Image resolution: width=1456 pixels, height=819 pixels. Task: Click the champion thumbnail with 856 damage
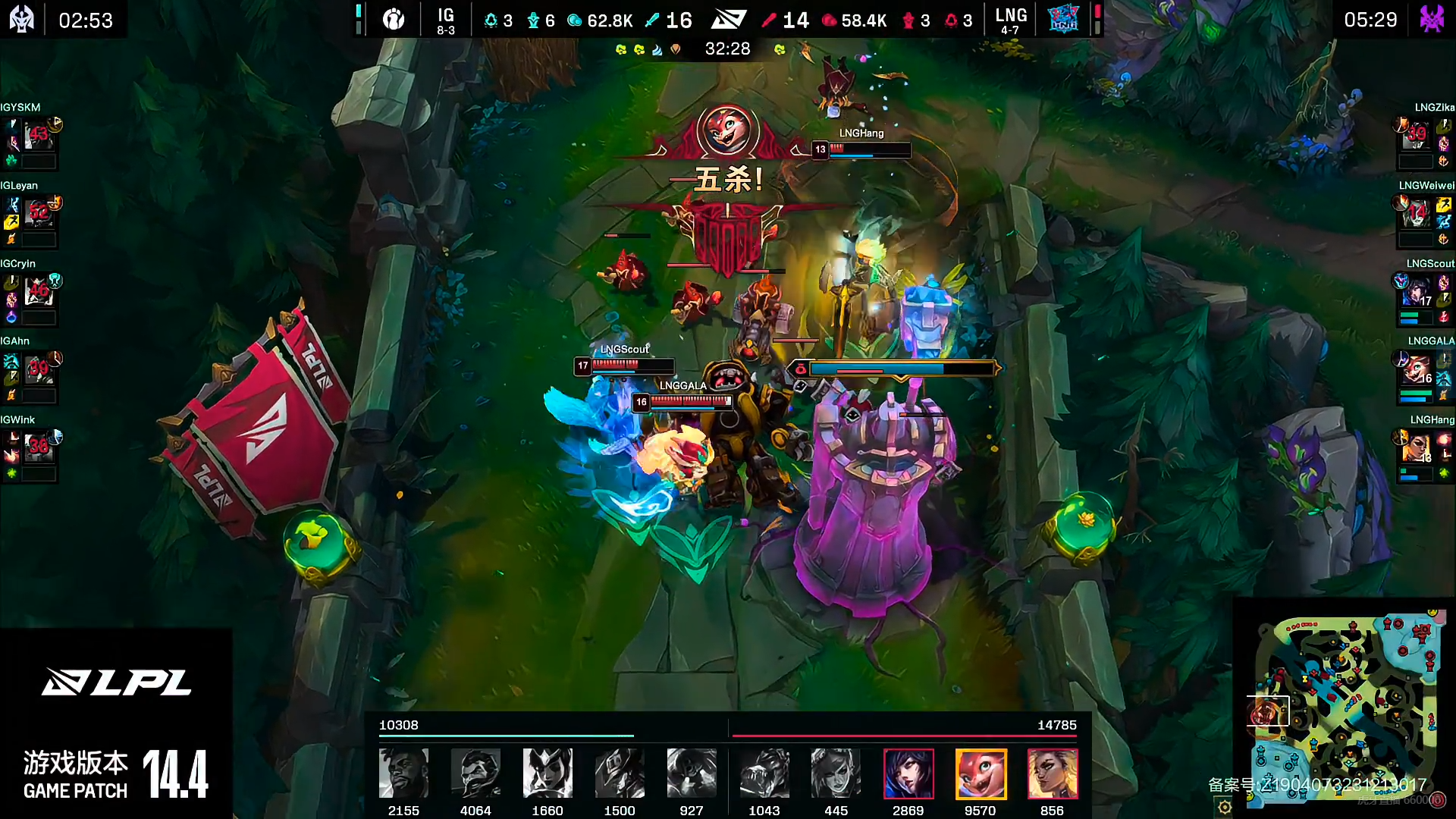1053,773
